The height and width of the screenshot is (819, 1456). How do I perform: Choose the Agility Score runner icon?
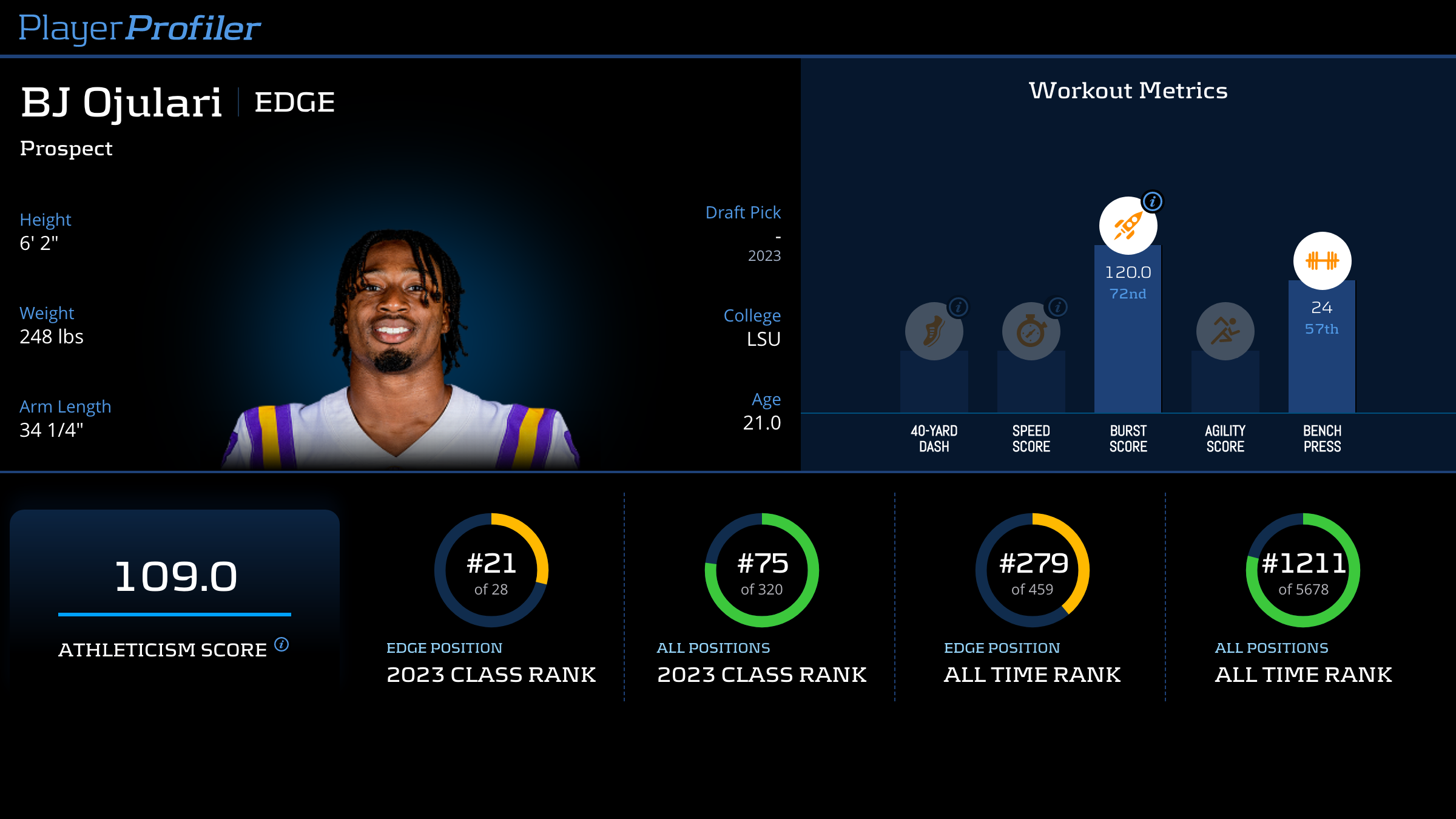[x=1225, y=331]
